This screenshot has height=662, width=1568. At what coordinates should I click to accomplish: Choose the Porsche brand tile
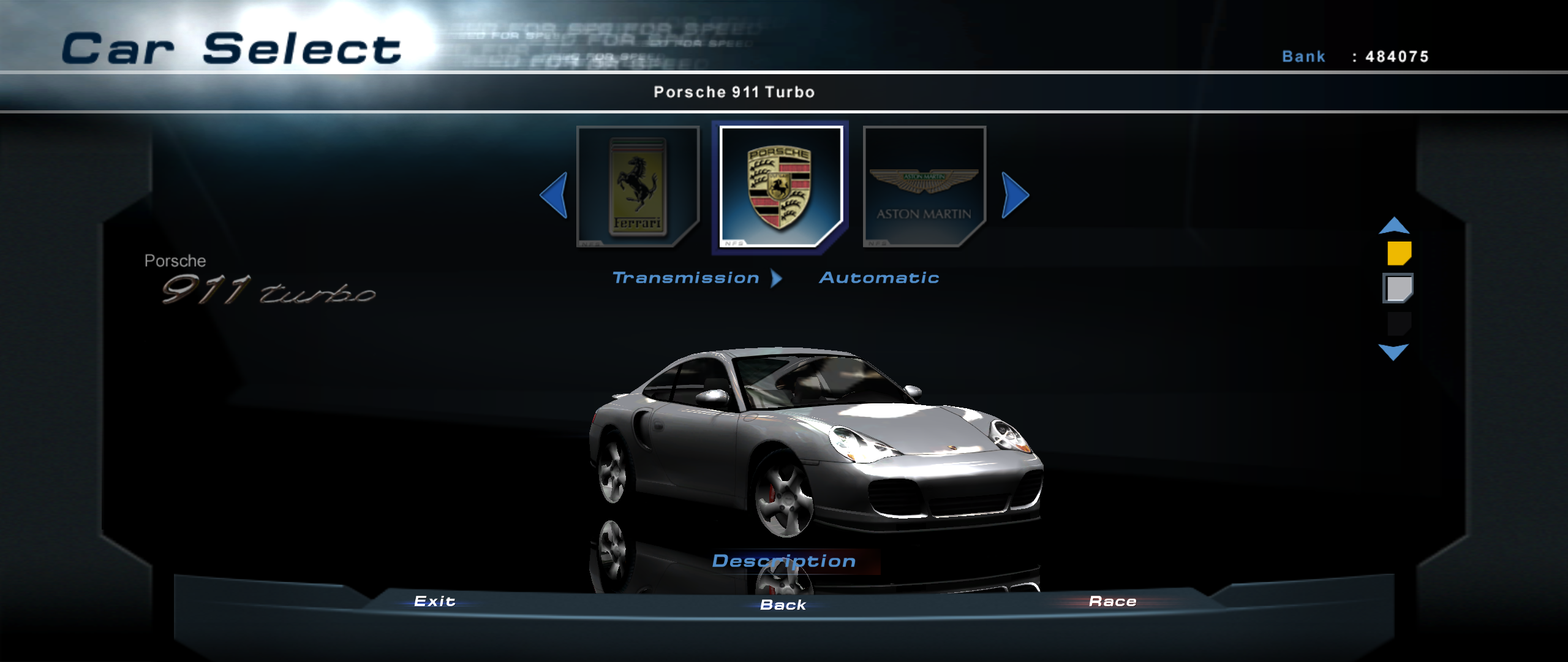coord(780,186)
